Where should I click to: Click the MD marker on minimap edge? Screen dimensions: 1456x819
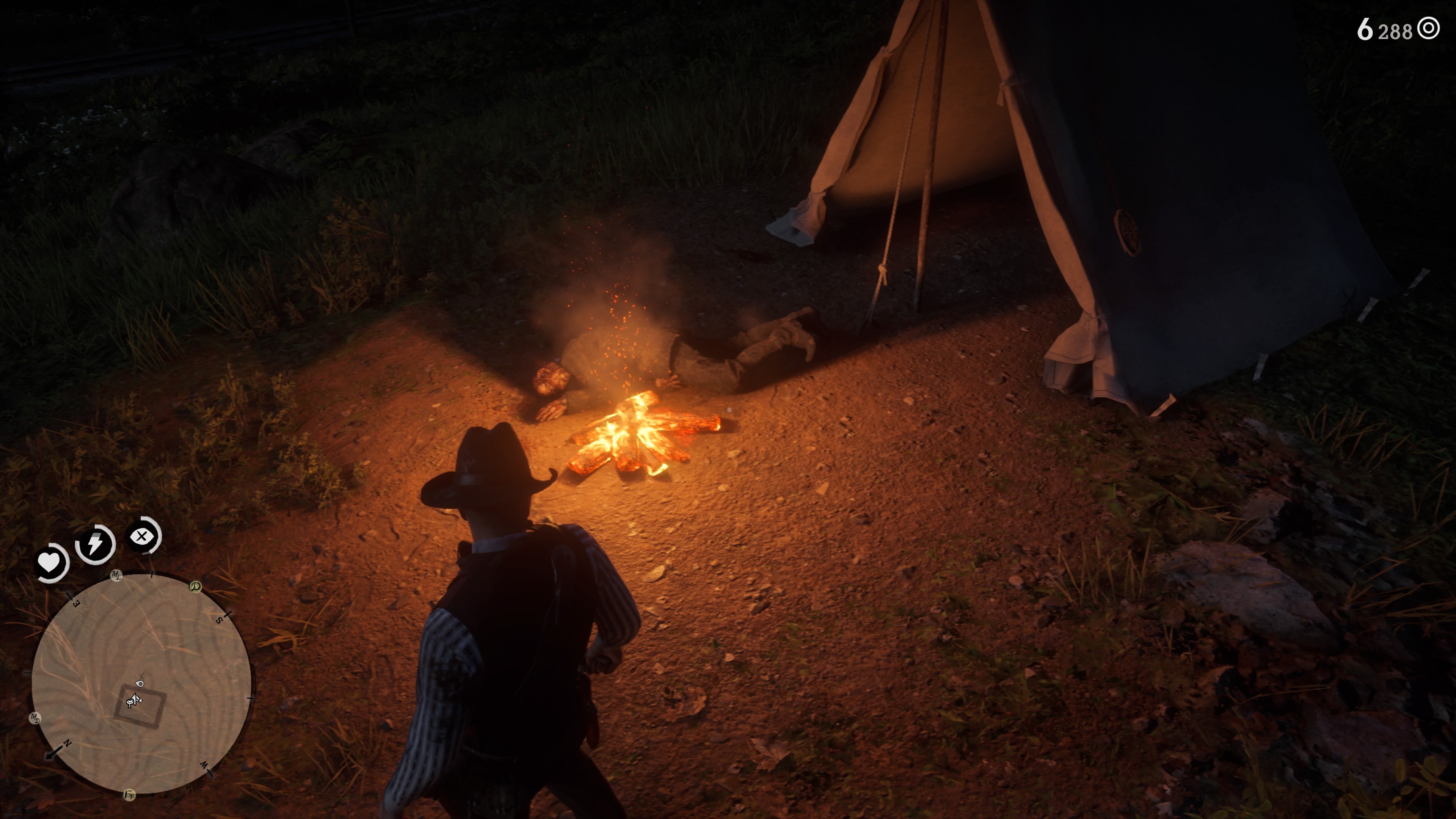click(x=35, y=719)
